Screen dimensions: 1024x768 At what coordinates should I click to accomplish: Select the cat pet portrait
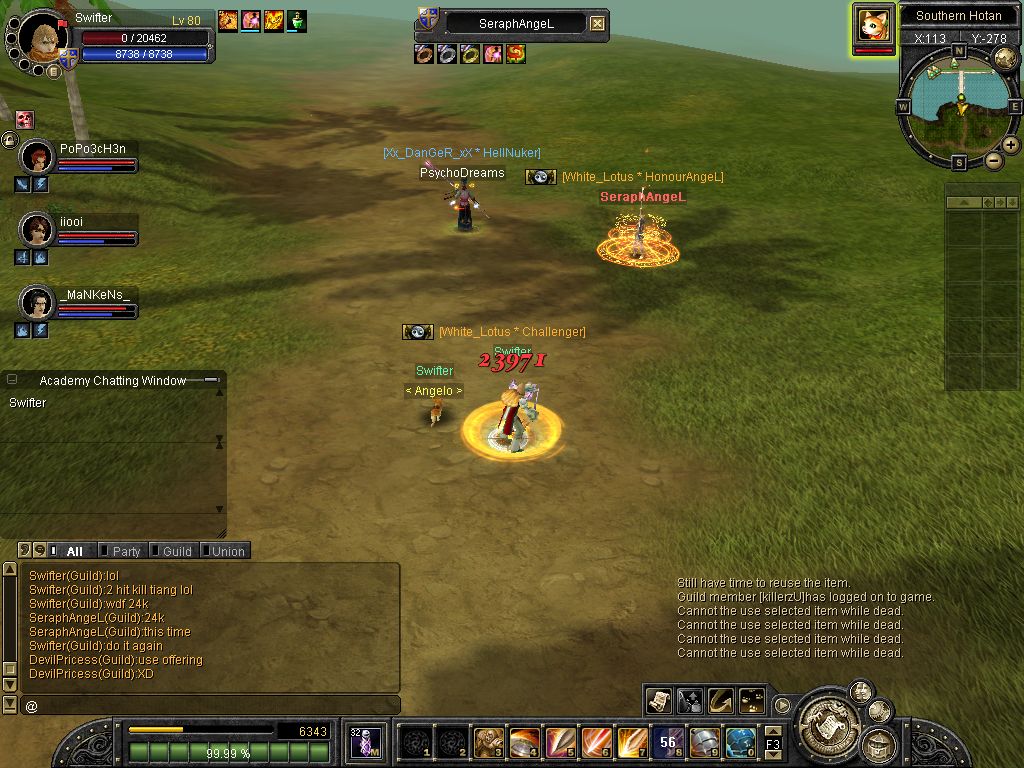[873, 25]
